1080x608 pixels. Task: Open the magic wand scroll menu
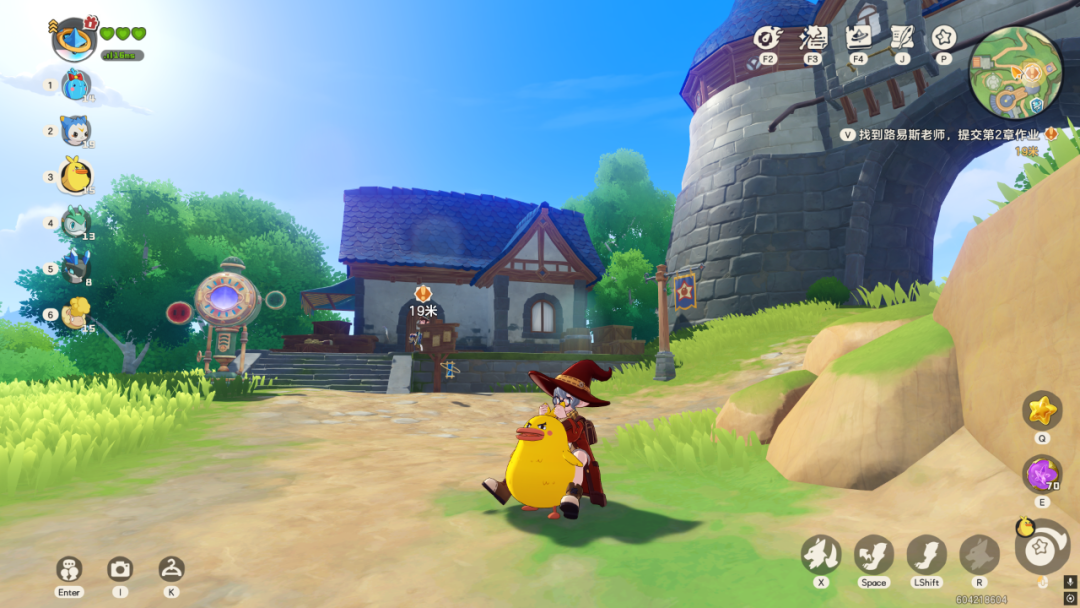[813, 38]
